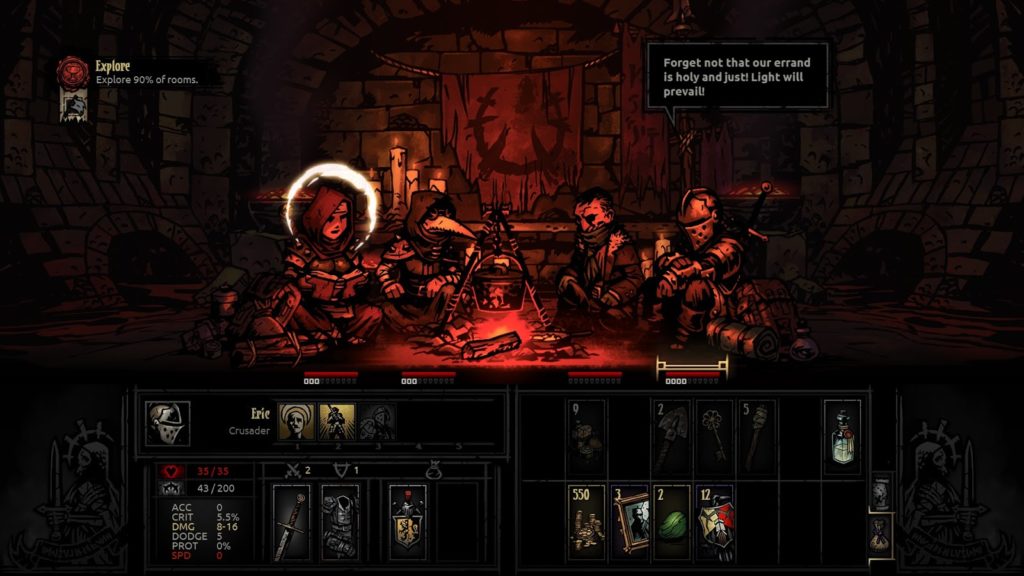
Task: Pick the skeleton key inventory slot
Action: click(715, 436)
